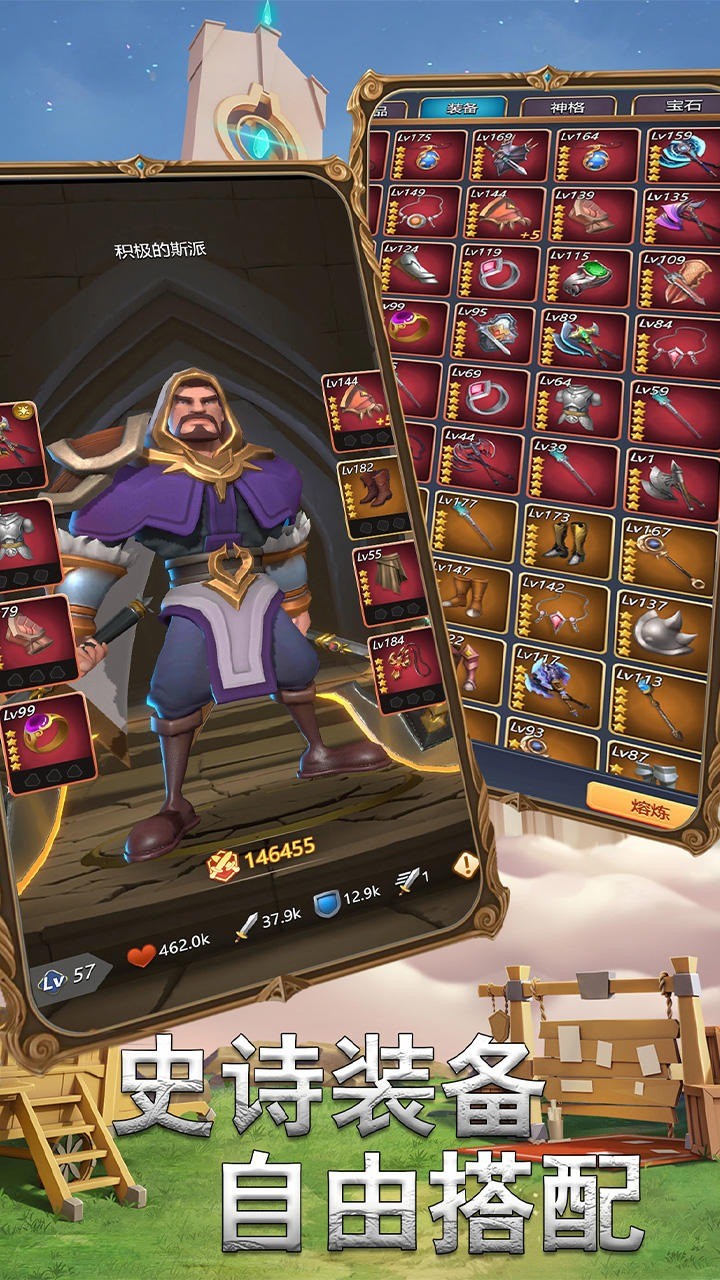Inspect the equipped Lv55 skirt slot

coord(391,580)
